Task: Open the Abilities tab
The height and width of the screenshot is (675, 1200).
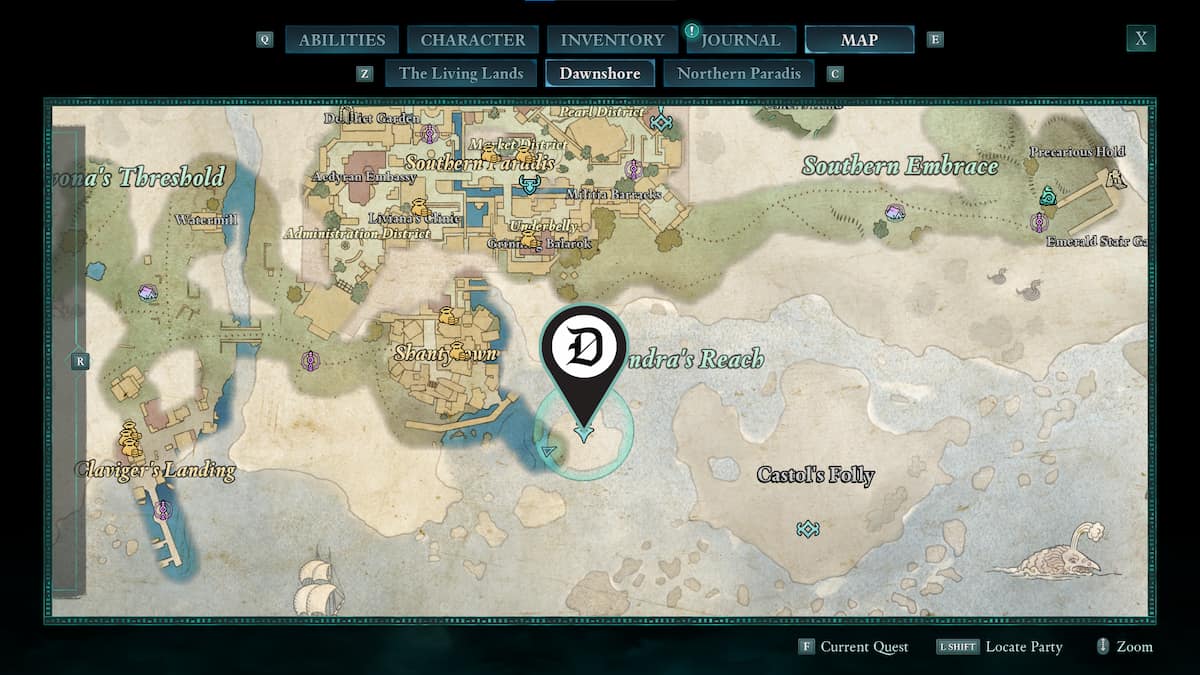Action: (341, 40)
